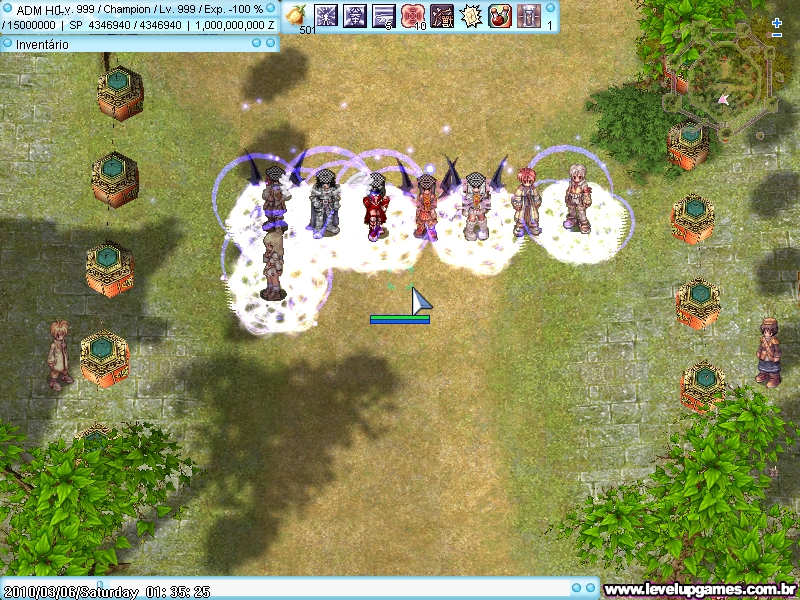Use the yellow fruit item in the hotbar
The width and height of the screenshot is (800, 600).
point(297,15)
